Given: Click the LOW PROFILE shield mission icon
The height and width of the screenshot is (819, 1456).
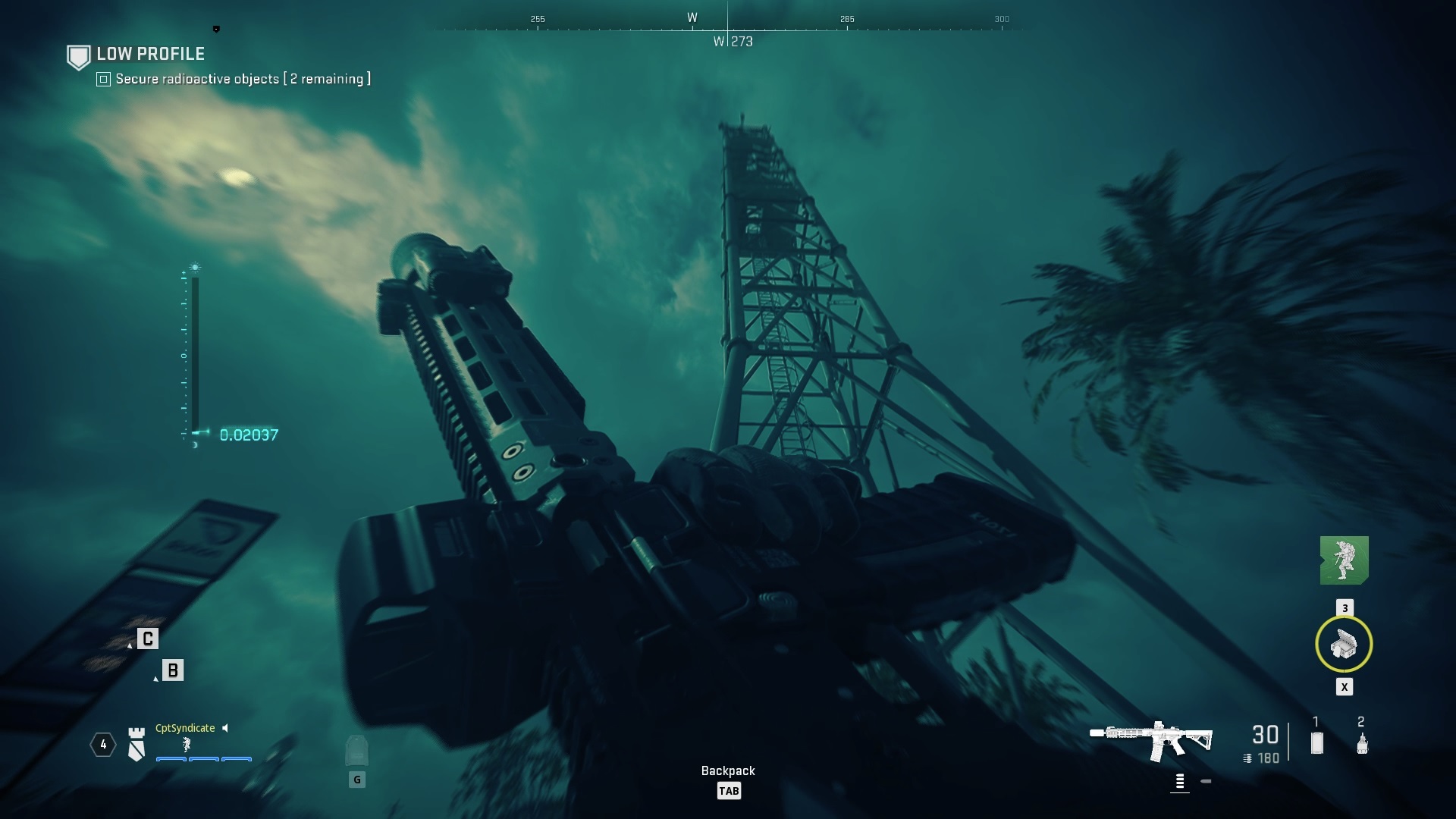Looking at the screenshot, I should 79,57.
